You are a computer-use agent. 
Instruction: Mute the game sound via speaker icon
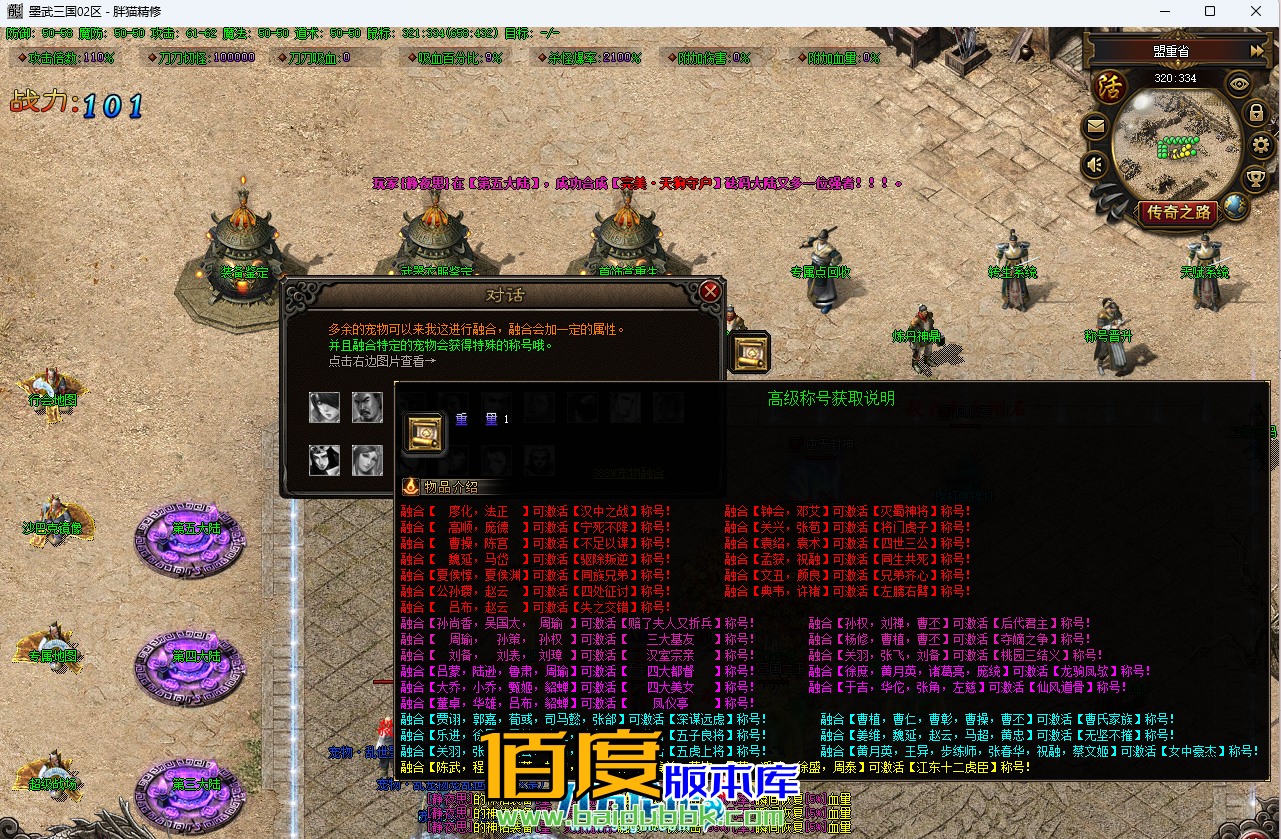(1094, 163)
